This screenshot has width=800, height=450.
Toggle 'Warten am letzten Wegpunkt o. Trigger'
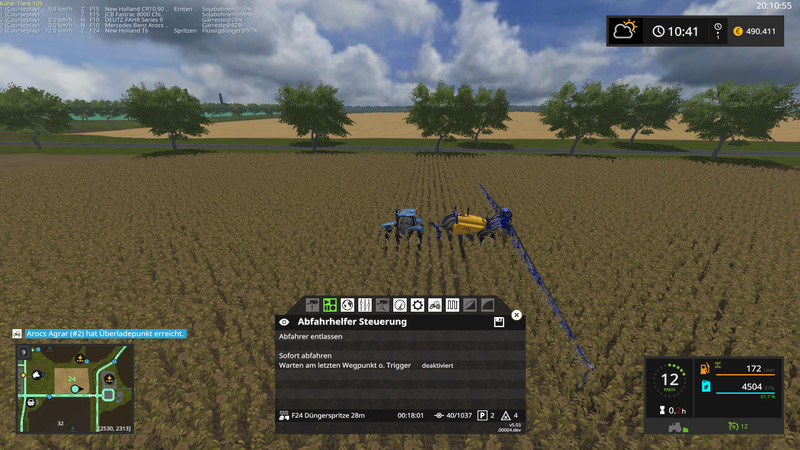[347, 366]
